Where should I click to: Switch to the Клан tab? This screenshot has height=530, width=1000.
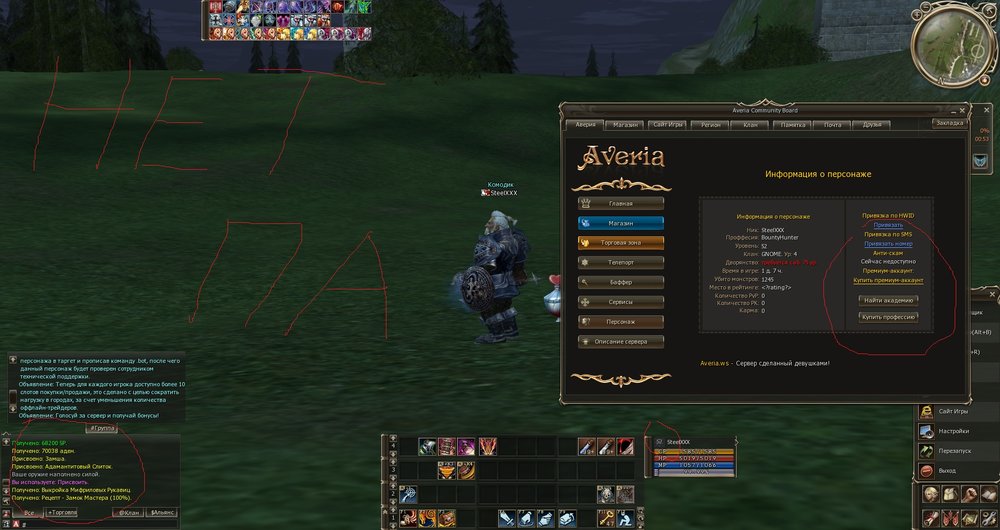(x=750, y=124)
